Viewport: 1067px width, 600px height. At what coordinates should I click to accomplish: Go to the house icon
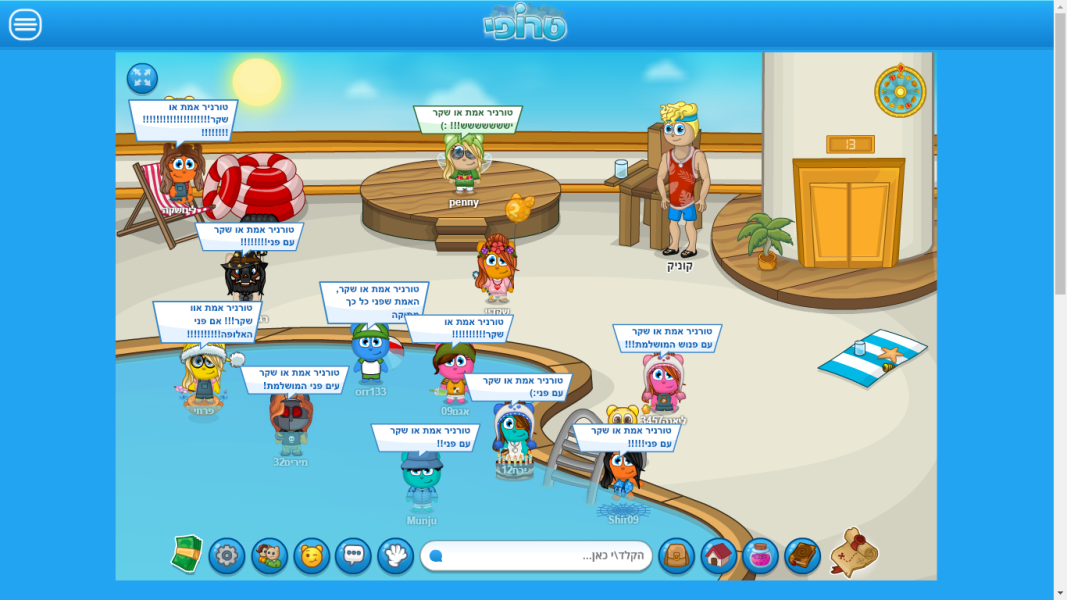718,556
